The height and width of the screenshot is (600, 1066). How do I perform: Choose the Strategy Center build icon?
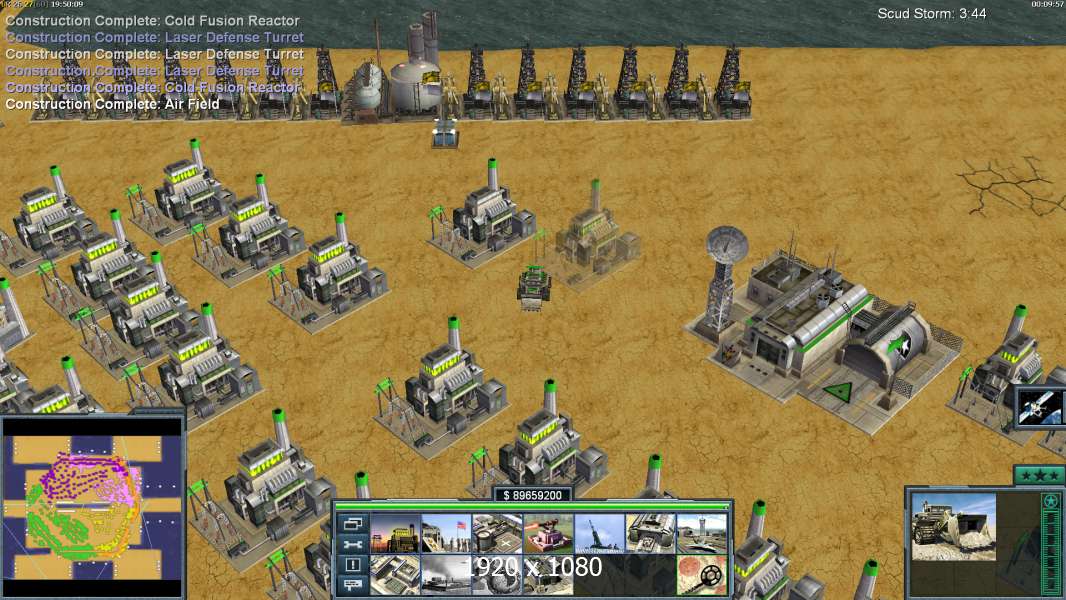(x=394, y=574)
